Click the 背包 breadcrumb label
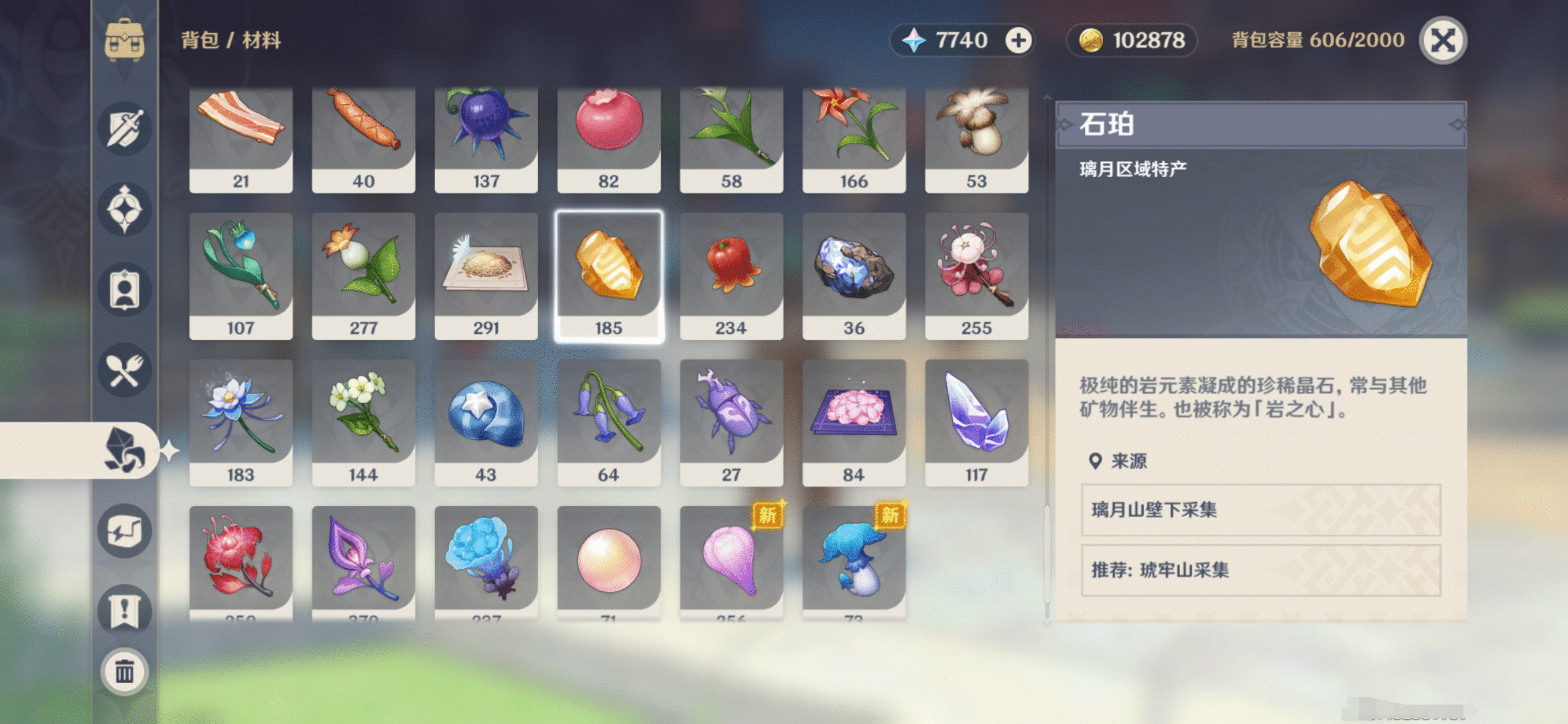The width and height of the screenshot is (1568, 724). click(x=198, y=40)
